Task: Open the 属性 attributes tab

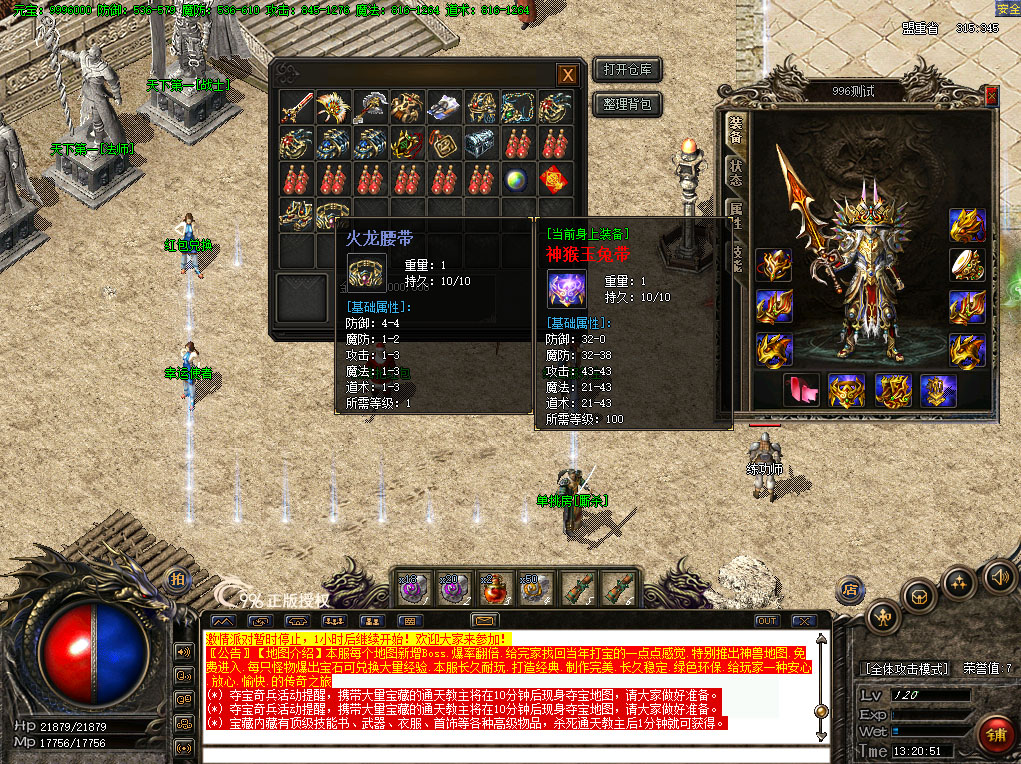Action: pos(736,214)
